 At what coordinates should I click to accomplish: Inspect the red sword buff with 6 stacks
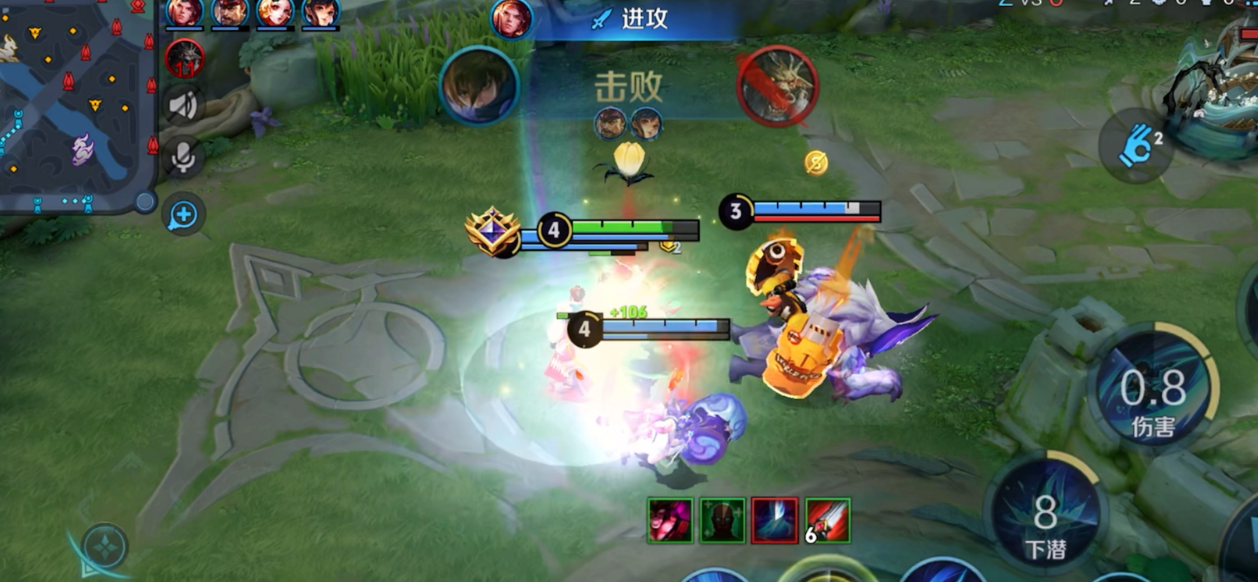click(827, 520)
